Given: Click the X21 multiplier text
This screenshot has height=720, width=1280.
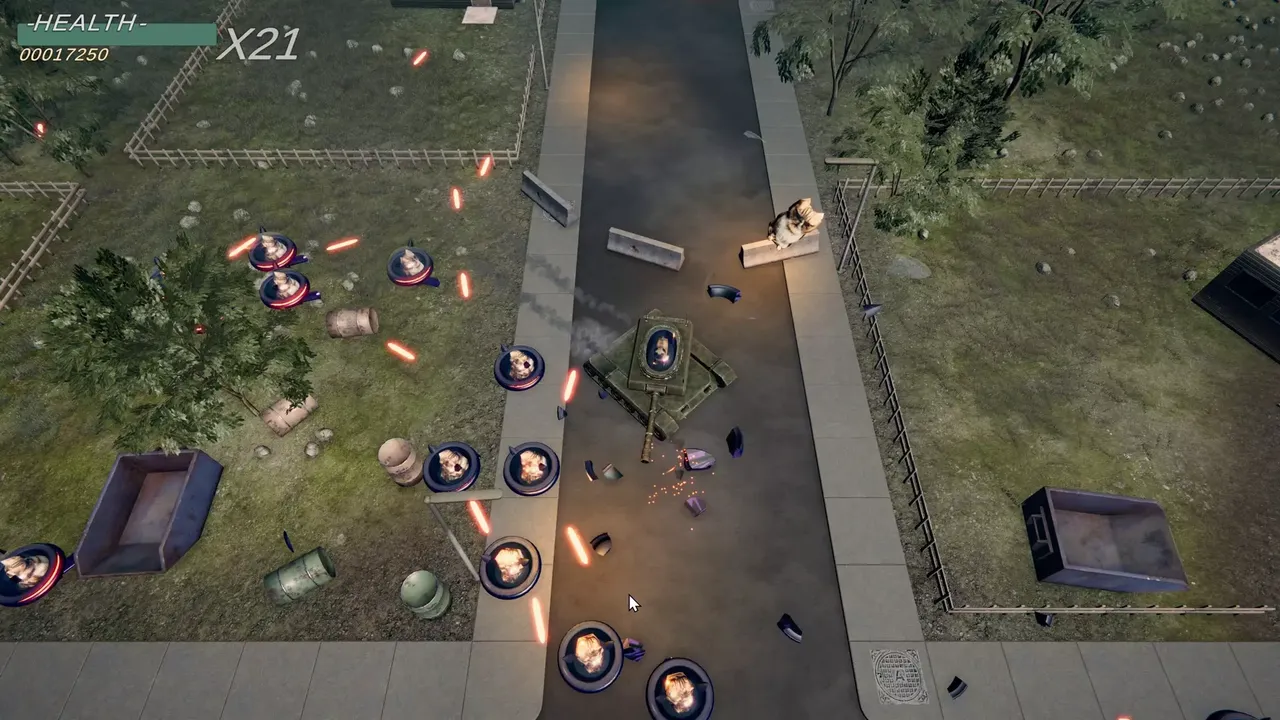Looking at the screenshot, I should 258,46.
